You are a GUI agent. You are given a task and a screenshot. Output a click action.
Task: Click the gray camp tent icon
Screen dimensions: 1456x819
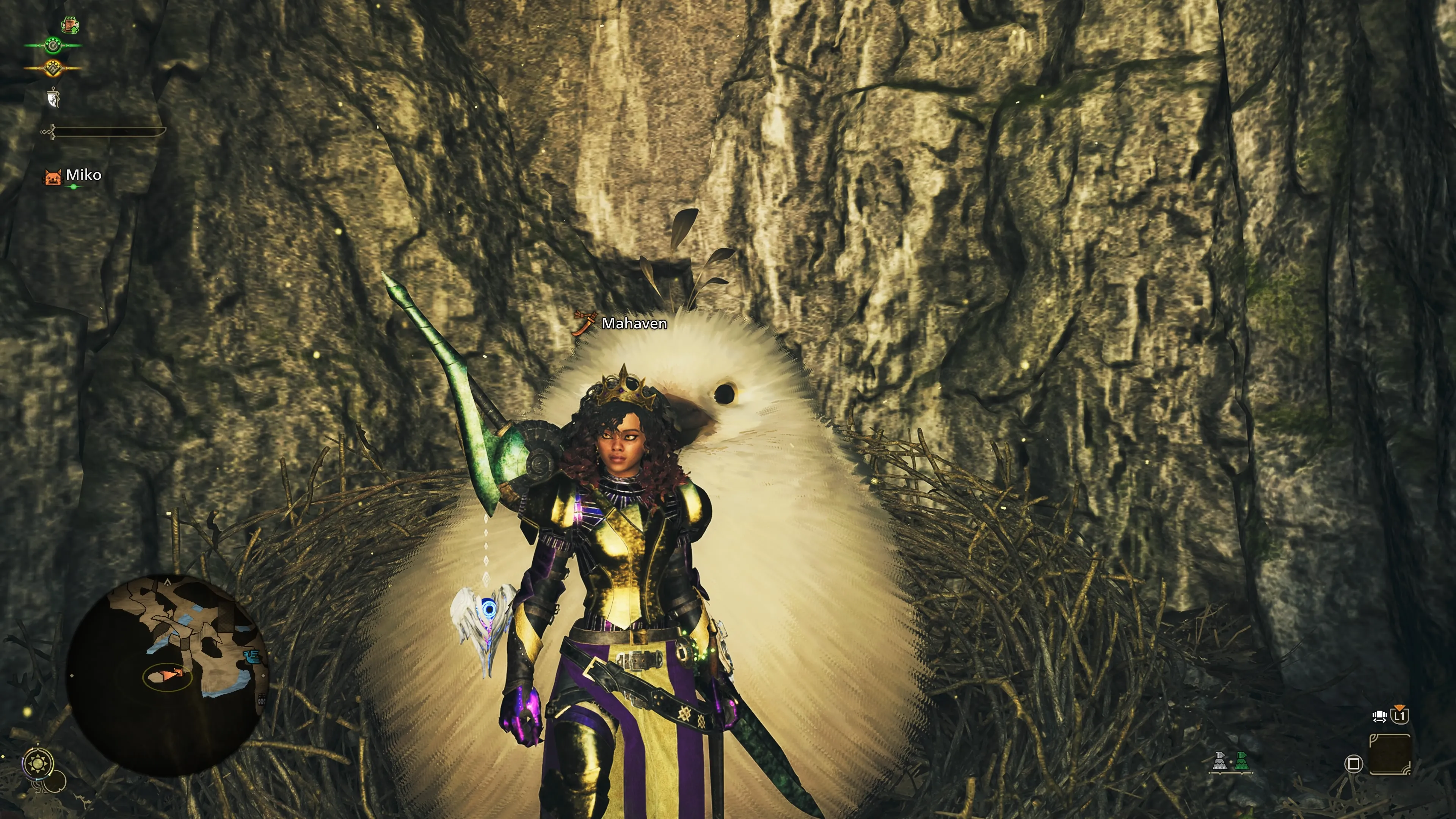[x=1220, y=763]
